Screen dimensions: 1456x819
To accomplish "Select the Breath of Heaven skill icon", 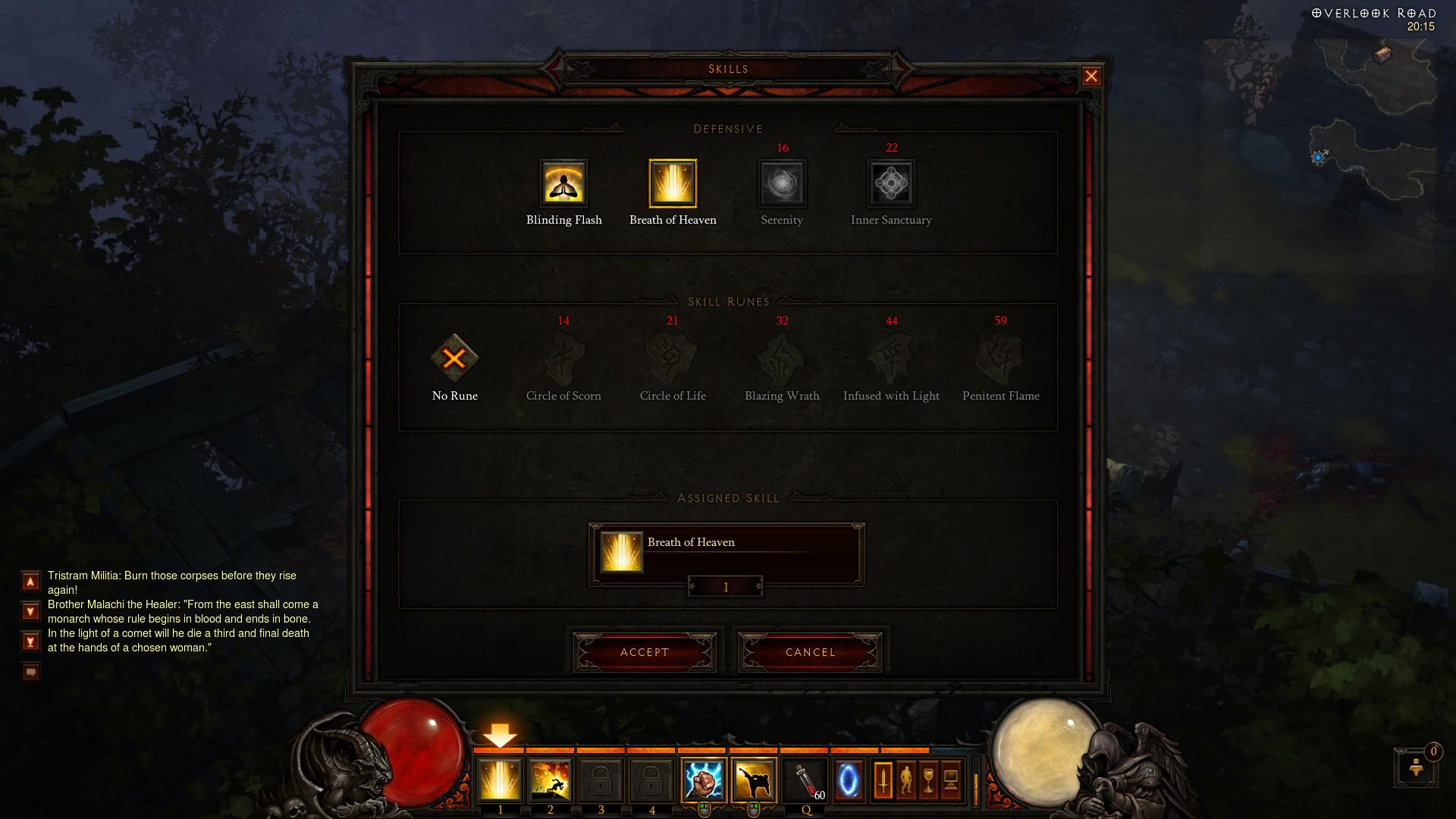I will [673, 184].
